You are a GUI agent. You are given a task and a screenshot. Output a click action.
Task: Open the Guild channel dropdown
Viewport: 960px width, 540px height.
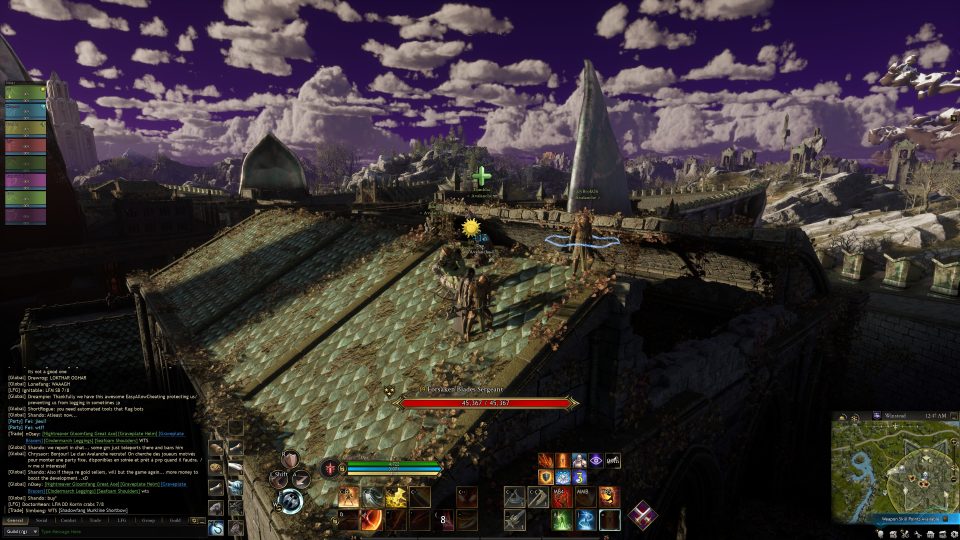19,531
